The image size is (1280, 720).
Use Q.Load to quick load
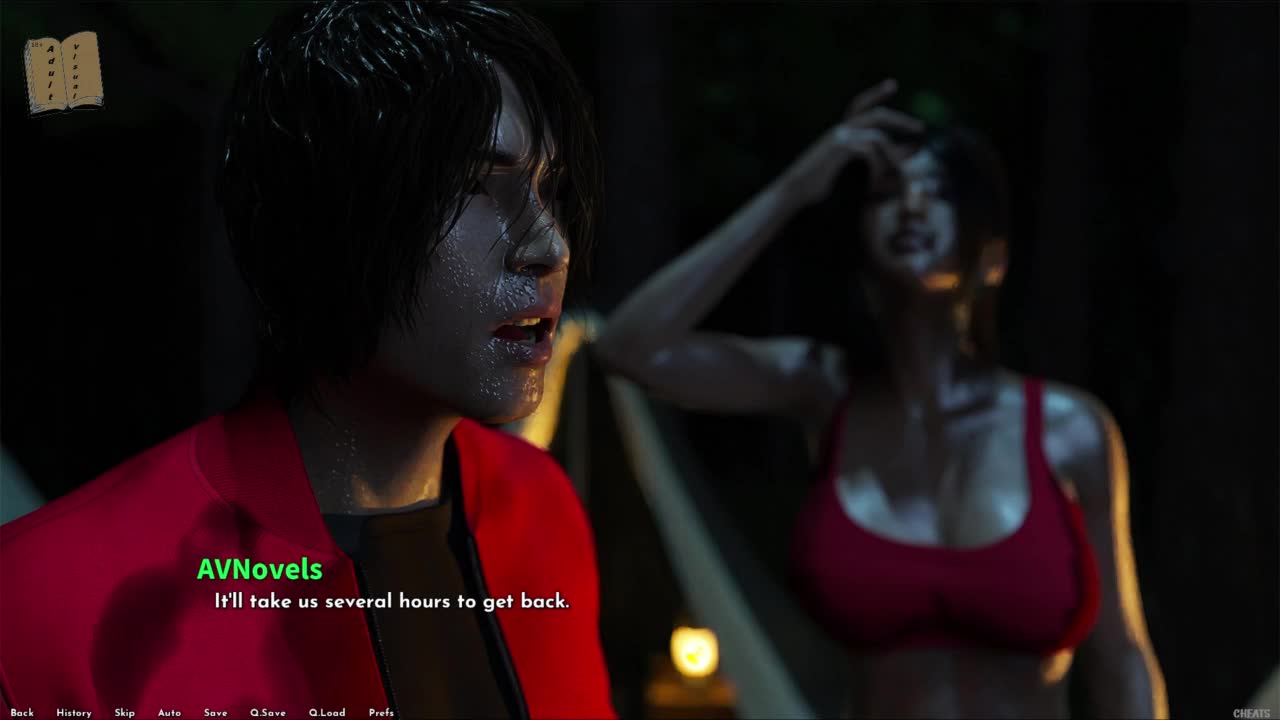coord(327,713)
